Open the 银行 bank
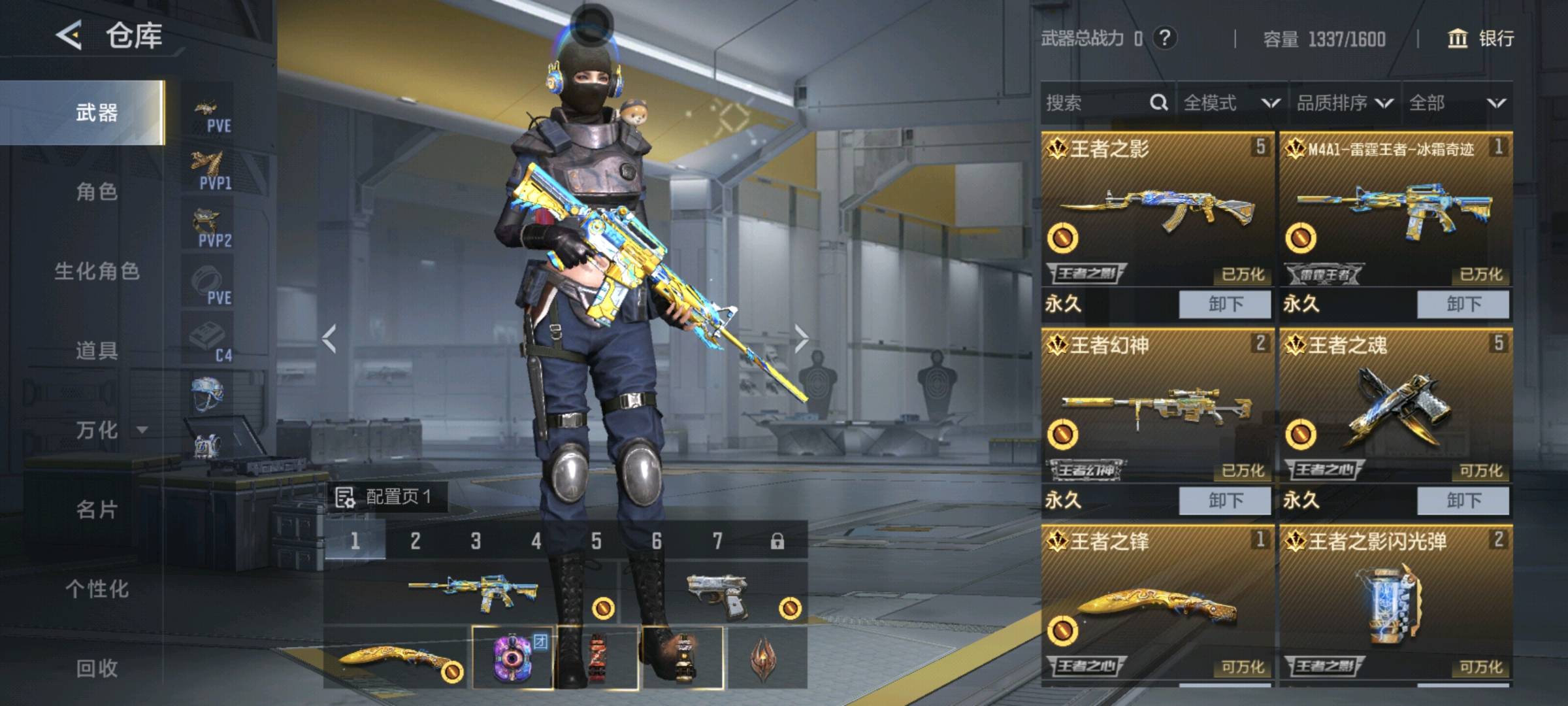1568x706 pixels. (1482, 39)
